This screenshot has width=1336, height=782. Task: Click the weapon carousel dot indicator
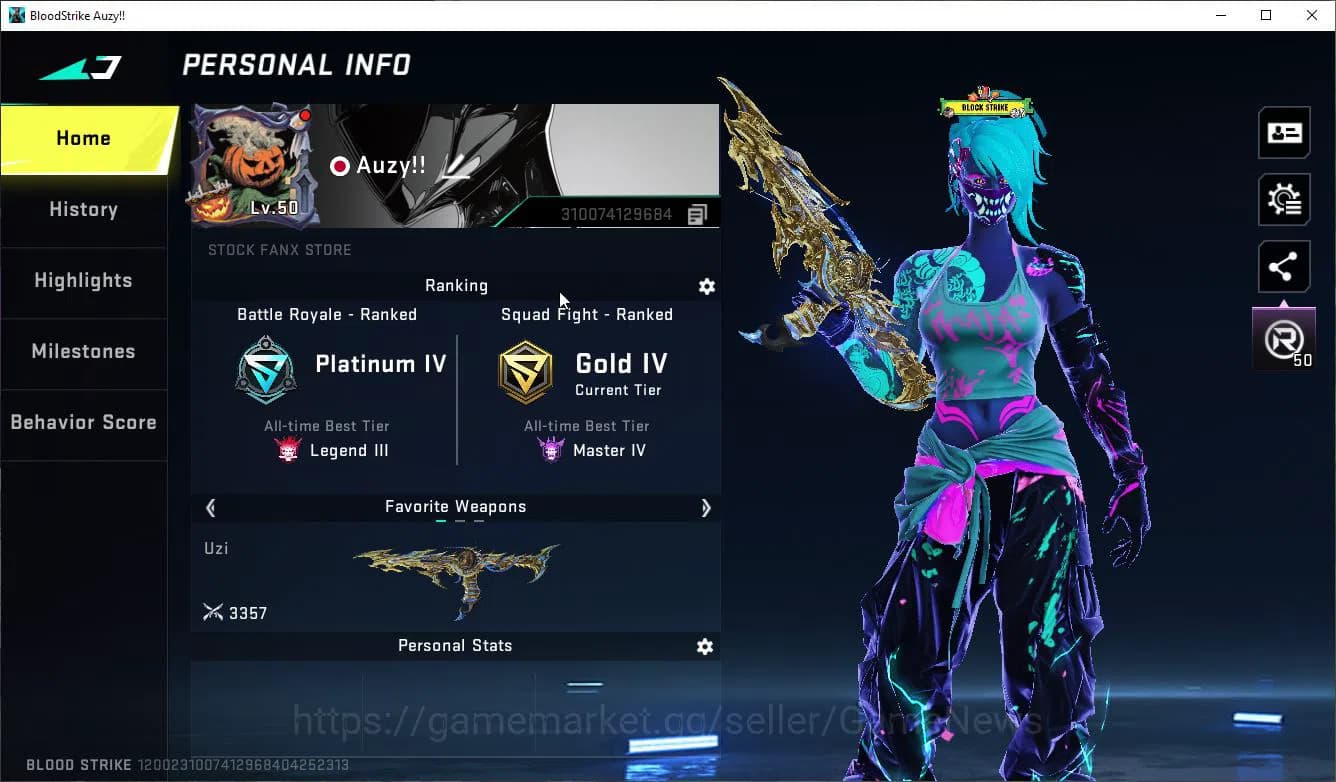pyautogui.click(x=456, y=521)
